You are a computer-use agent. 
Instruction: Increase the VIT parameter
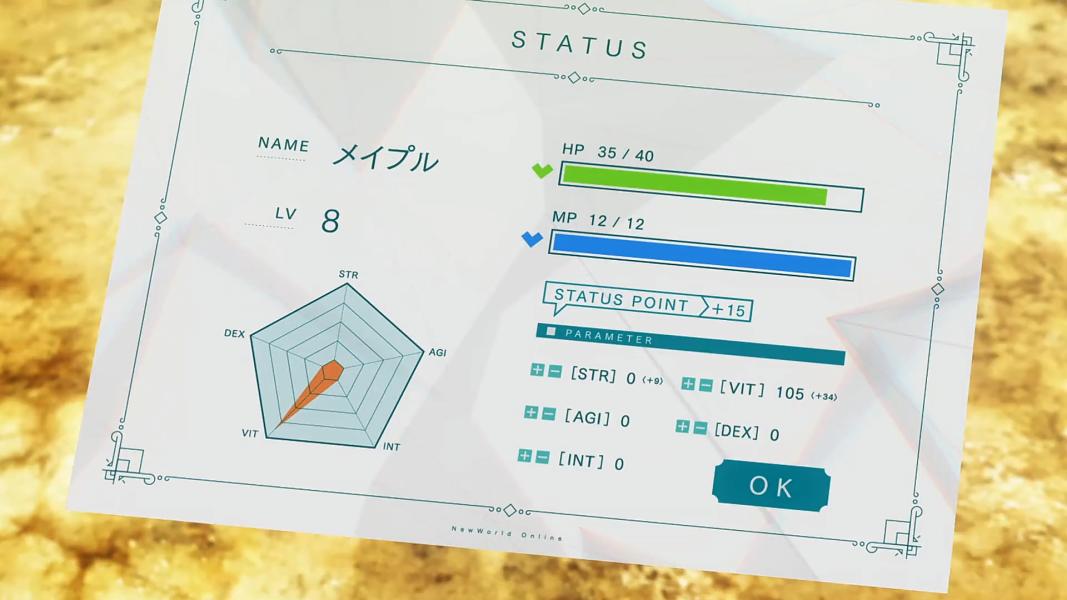pyautogui.click(x=689, y=384)
